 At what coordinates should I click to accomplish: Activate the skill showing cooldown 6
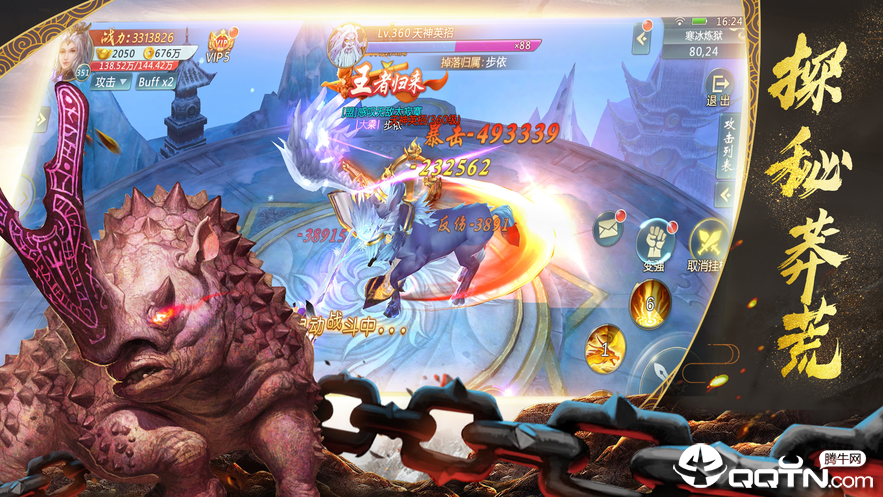pyautogui.click(x=649, y=301)
